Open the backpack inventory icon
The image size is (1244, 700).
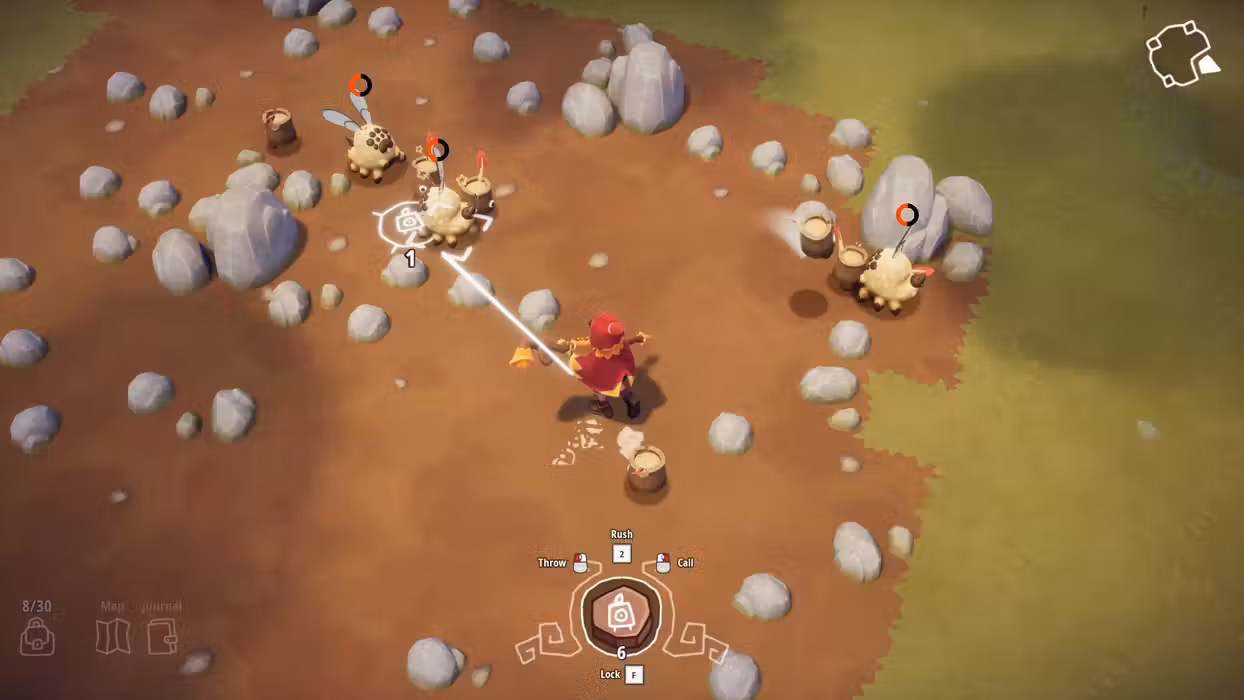click(37, 636)
